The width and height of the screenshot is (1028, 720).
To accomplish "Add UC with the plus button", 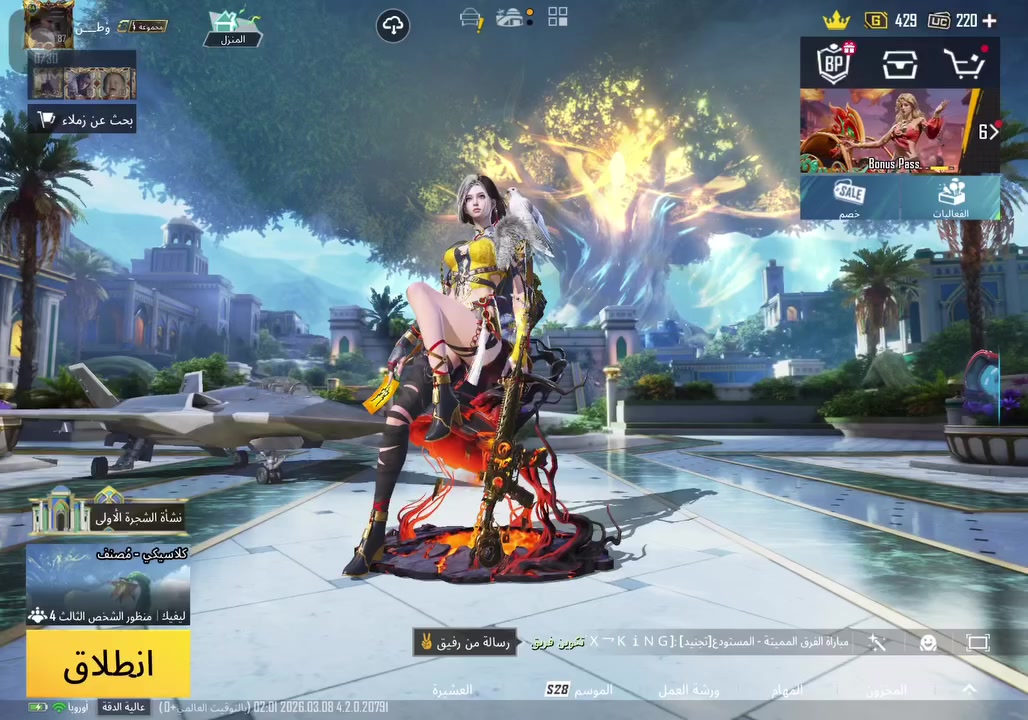I will [x=990, y=20].
